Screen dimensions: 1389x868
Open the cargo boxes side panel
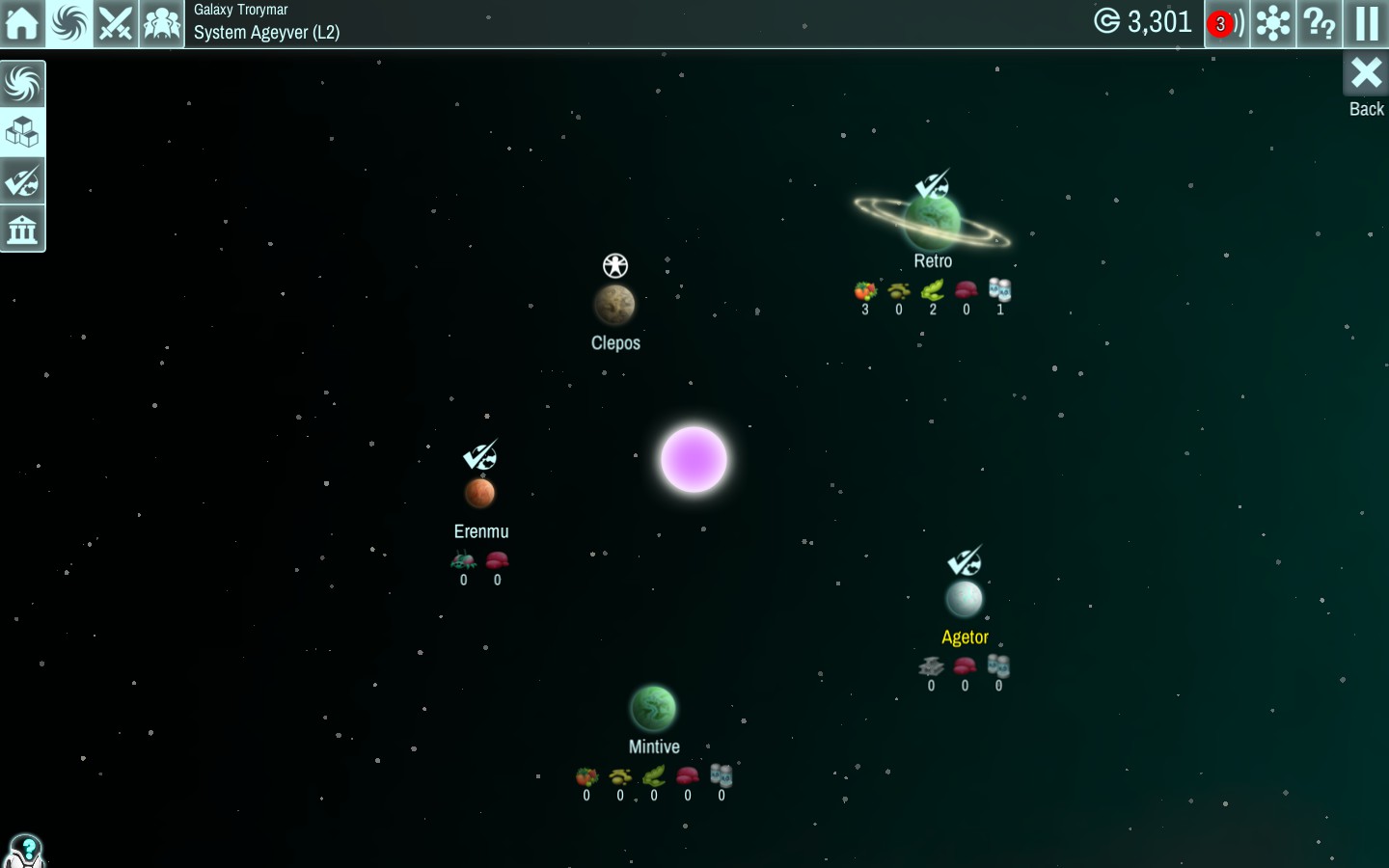(x=22, y=132)
